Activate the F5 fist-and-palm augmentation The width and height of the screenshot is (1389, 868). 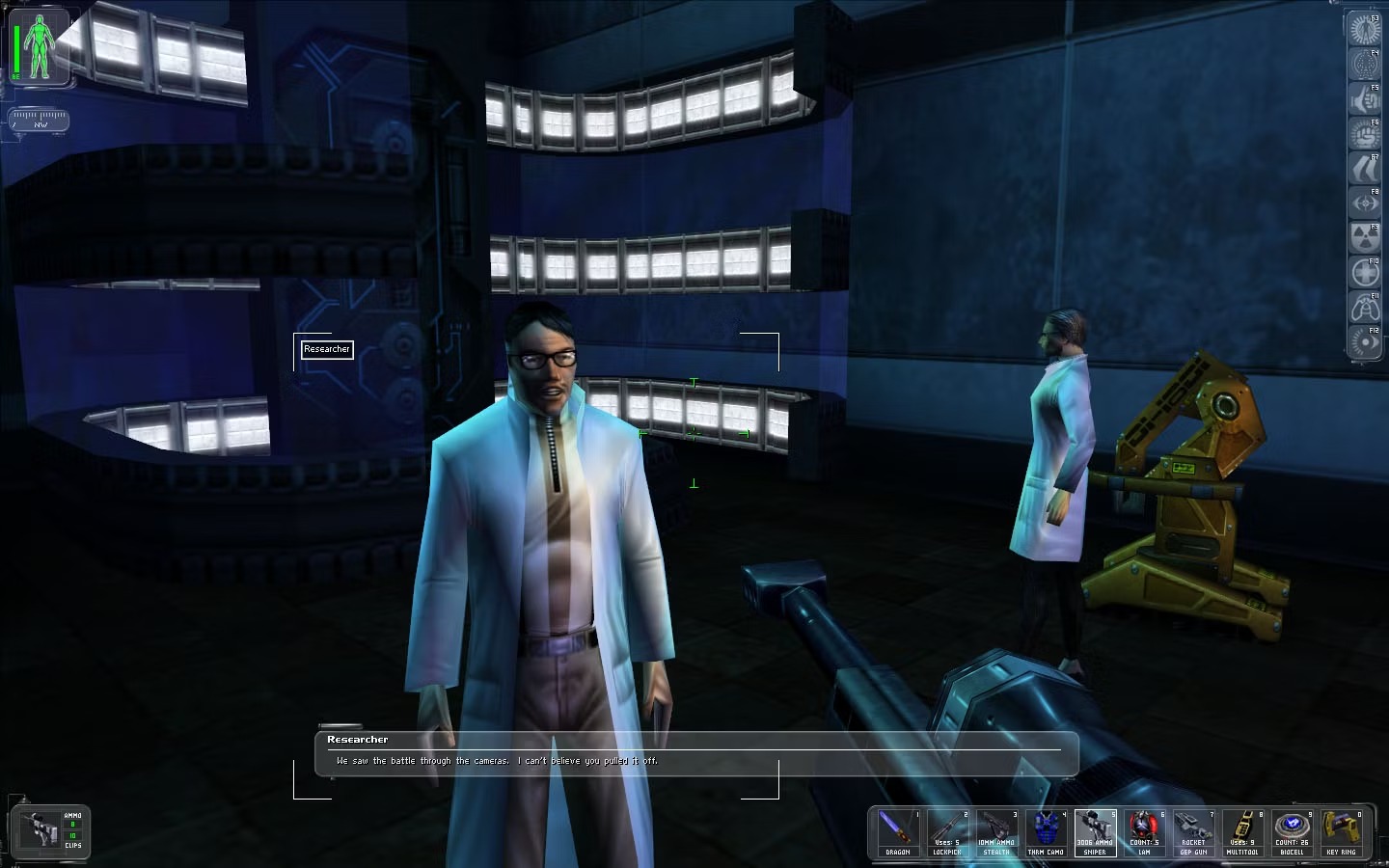pyautogui.click(x=1364, y=99)
